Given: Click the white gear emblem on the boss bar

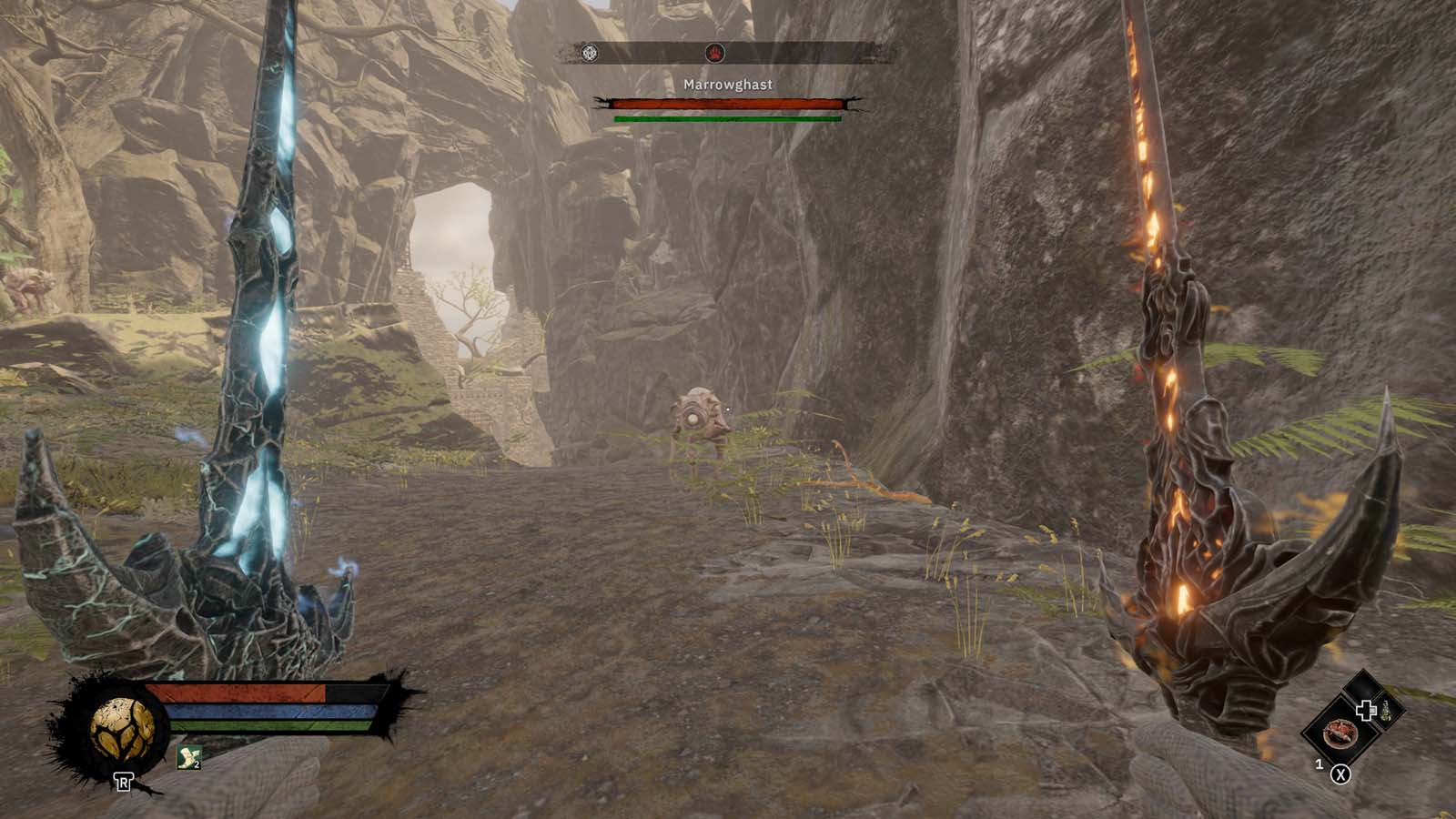Looking at the screenshot, I should [x=591, y=55].
